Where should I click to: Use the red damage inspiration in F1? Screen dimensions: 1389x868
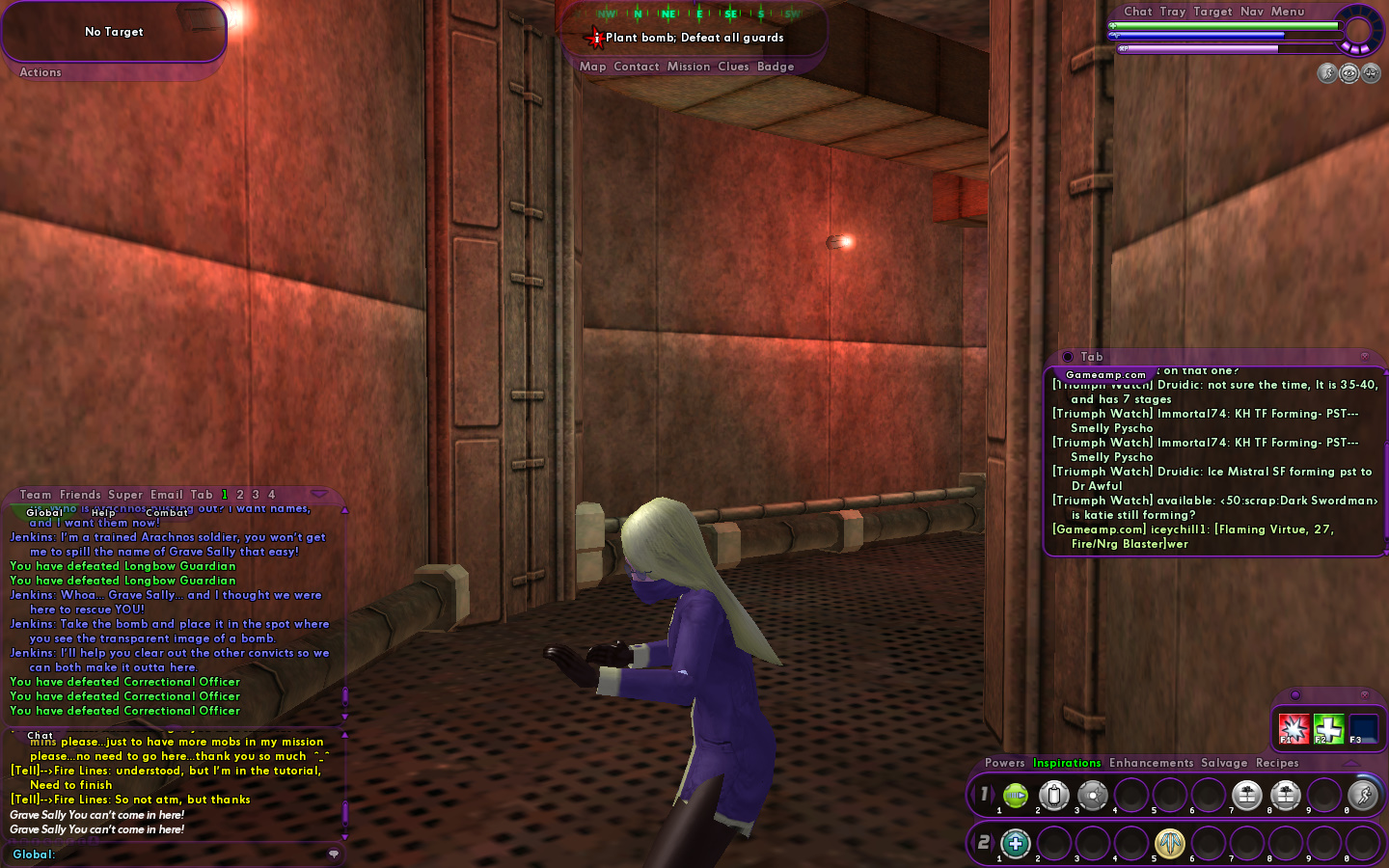(1293, 728)
